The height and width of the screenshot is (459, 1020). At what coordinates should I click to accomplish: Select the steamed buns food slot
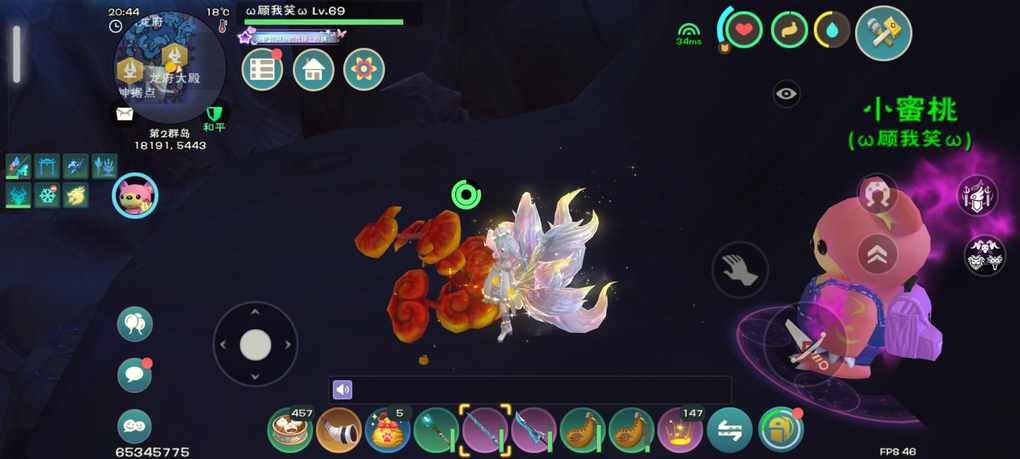290,430
